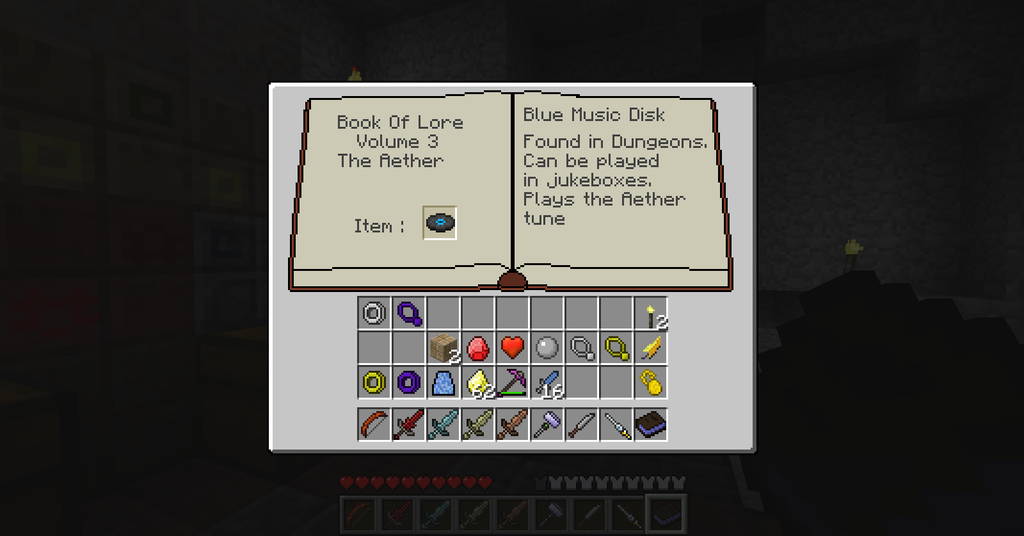1024x536 pixels.
Task: Click the light blue cape item
Action: coord(443,382)
